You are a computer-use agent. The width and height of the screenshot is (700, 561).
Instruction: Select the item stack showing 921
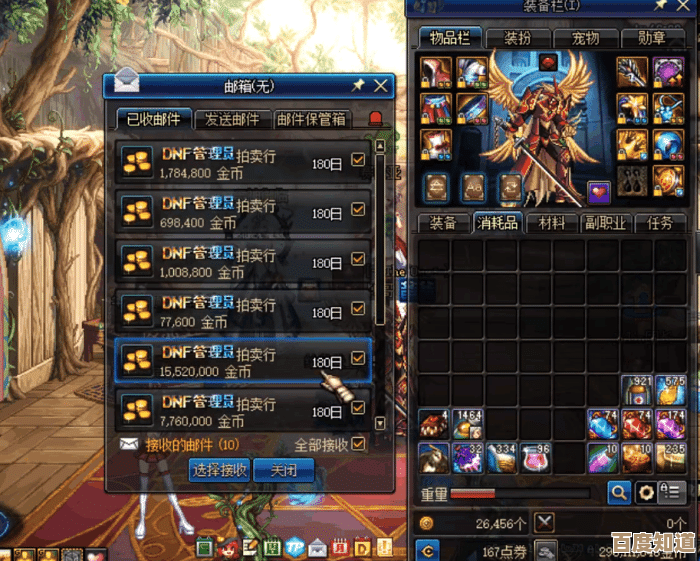[637, 390]
